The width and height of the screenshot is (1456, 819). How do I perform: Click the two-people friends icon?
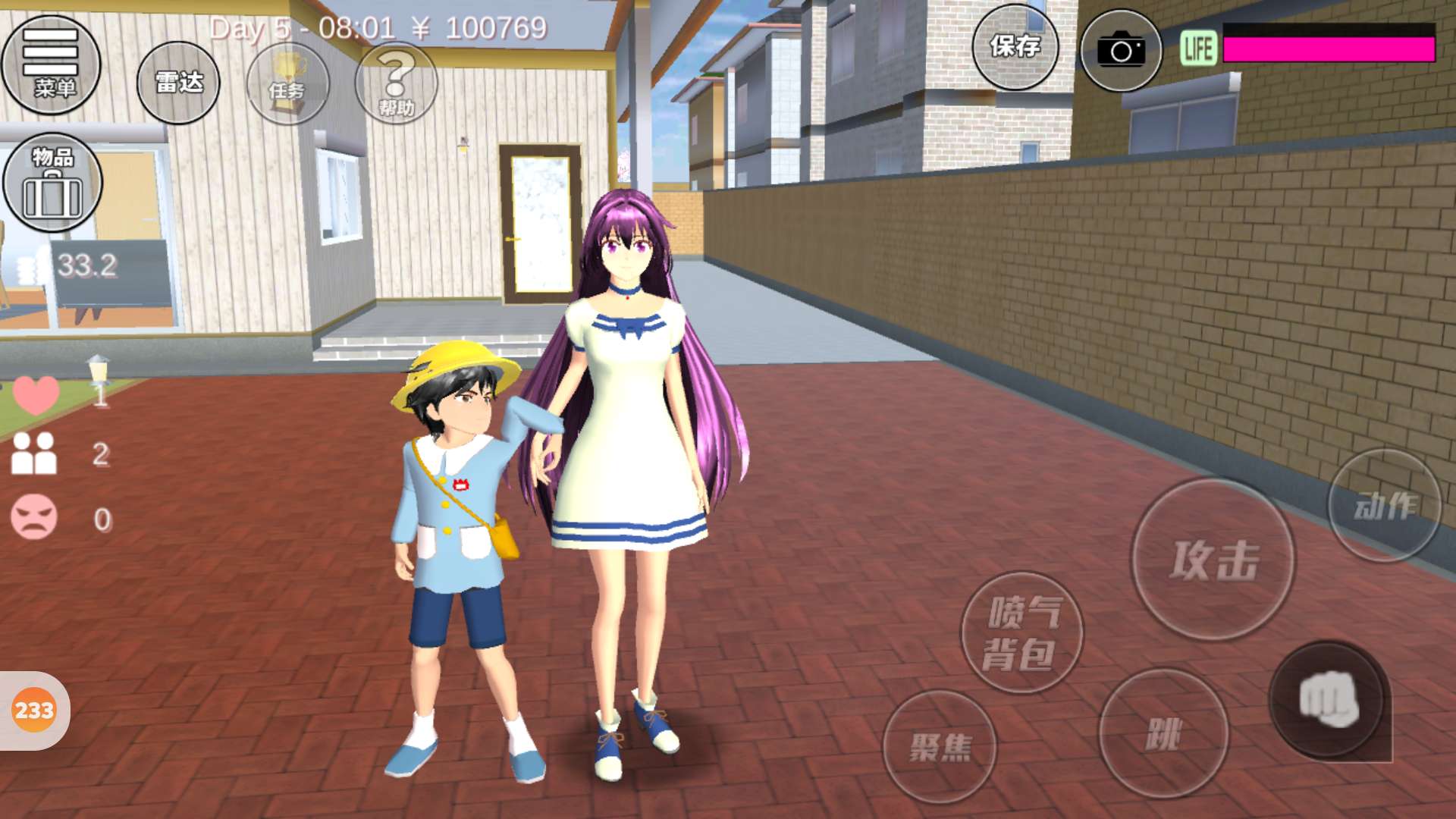click(x=34, y=453)
